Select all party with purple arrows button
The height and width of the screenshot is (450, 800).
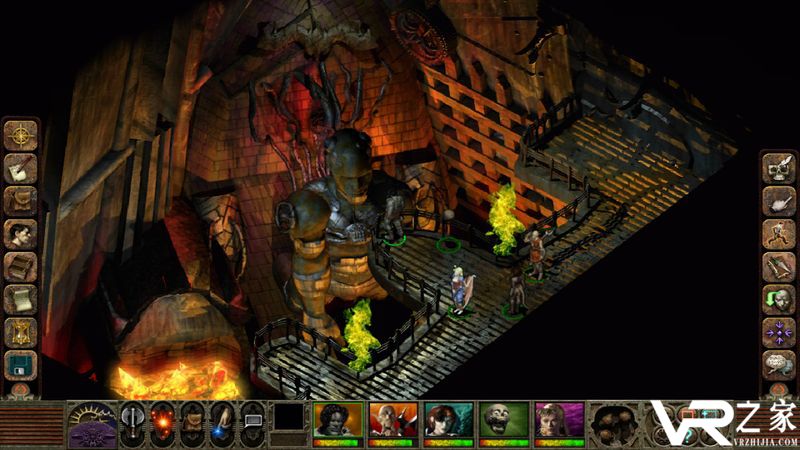778,332
